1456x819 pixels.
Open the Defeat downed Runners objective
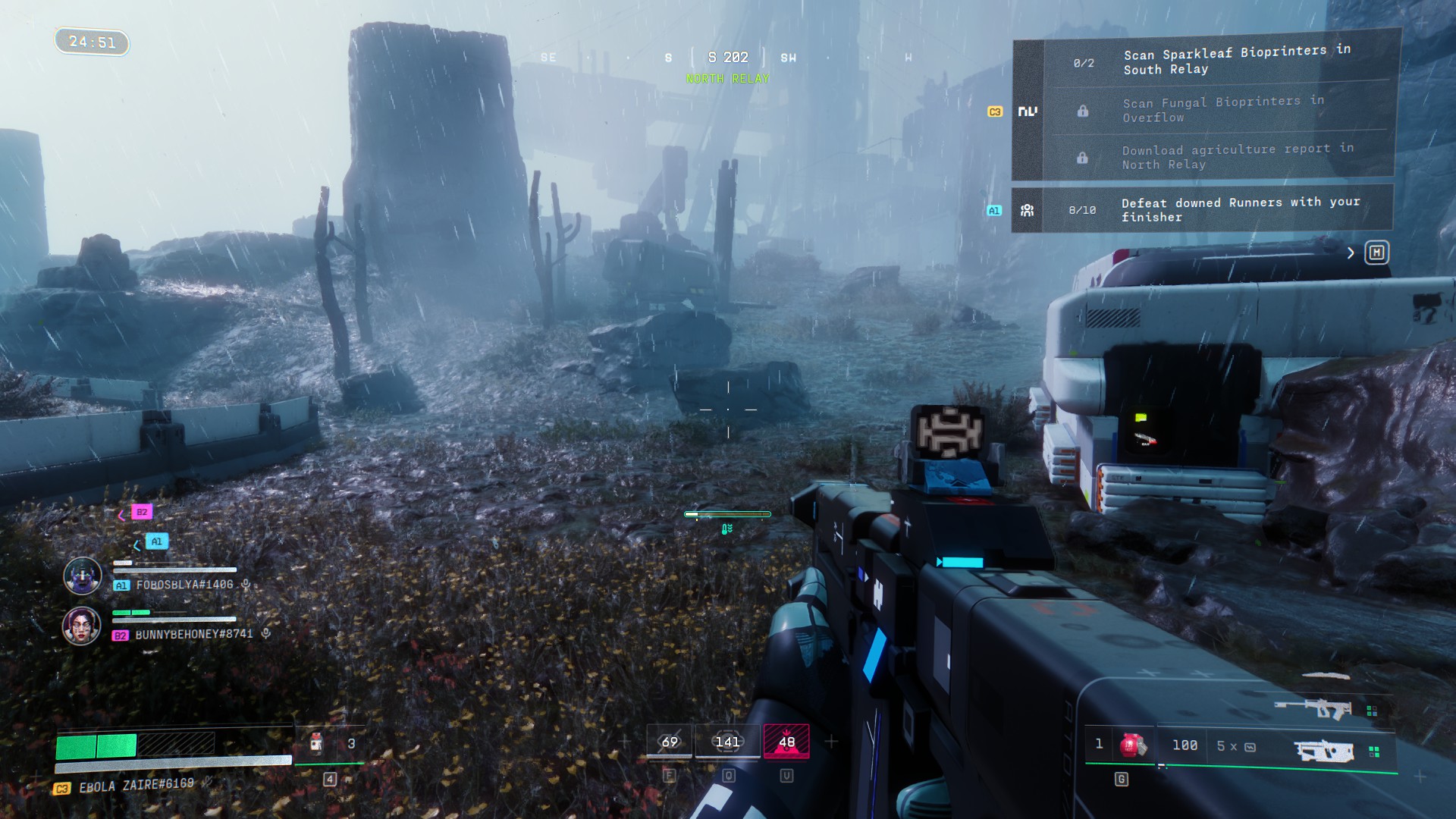point(1239,209)
